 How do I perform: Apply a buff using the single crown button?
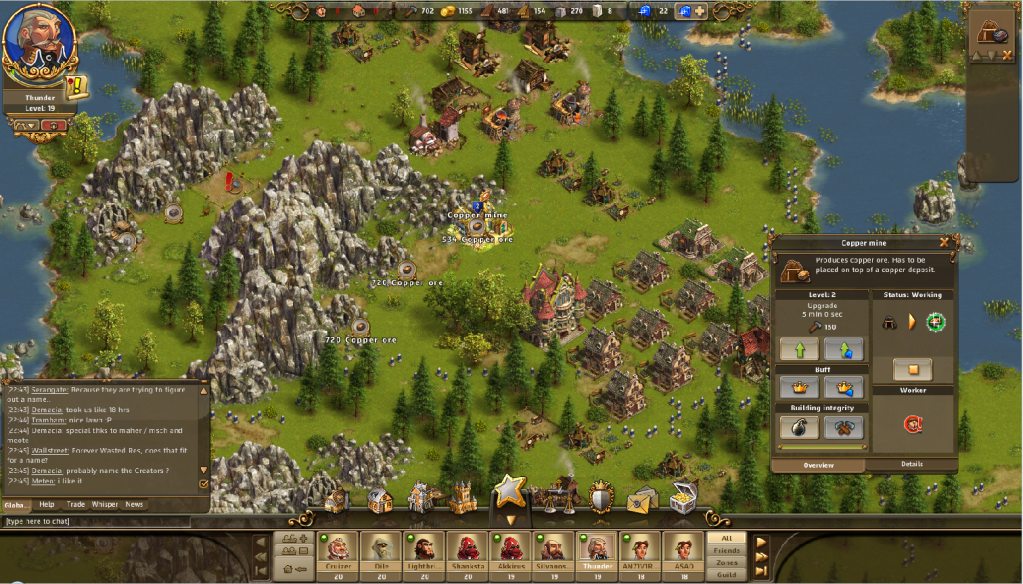[799, 387]
